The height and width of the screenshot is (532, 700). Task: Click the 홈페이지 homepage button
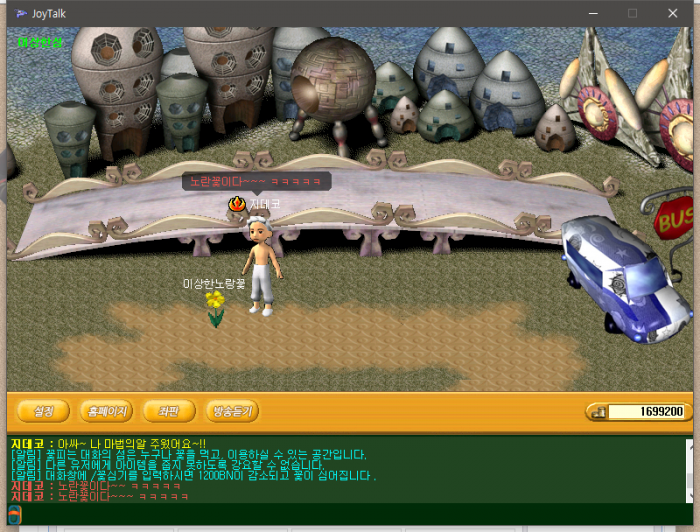pos(107,410)
